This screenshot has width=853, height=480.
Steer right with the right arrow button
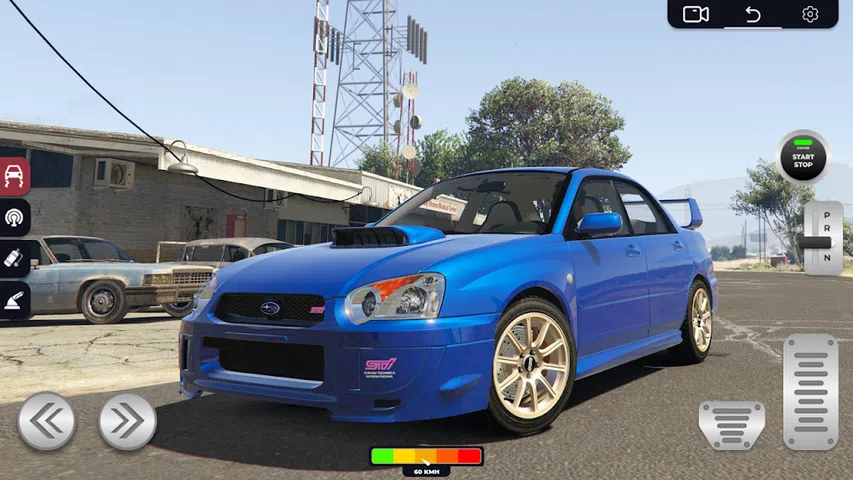[x=127, y=421]
